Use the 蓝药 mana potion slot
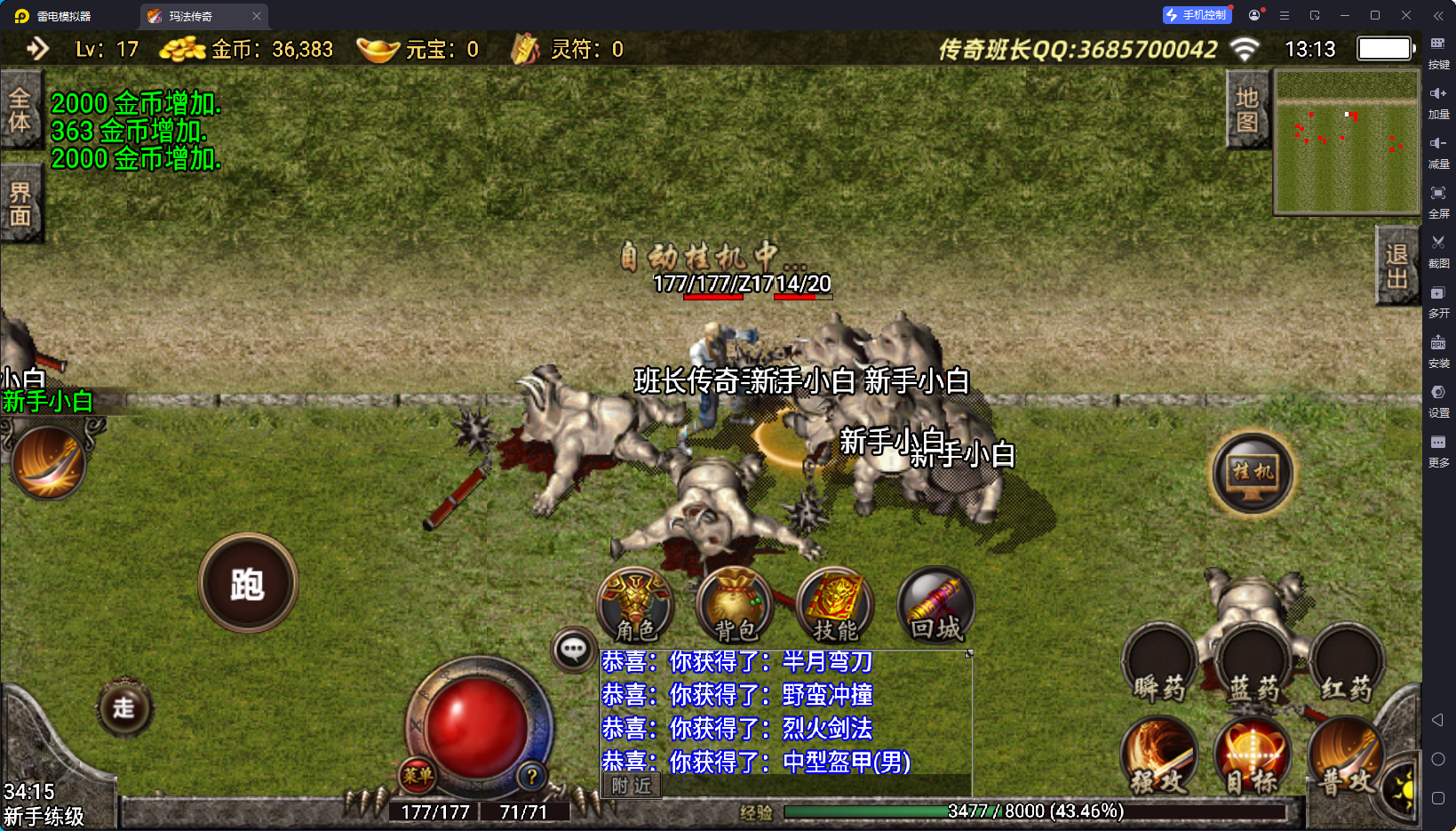 [x=1254, y=665]
